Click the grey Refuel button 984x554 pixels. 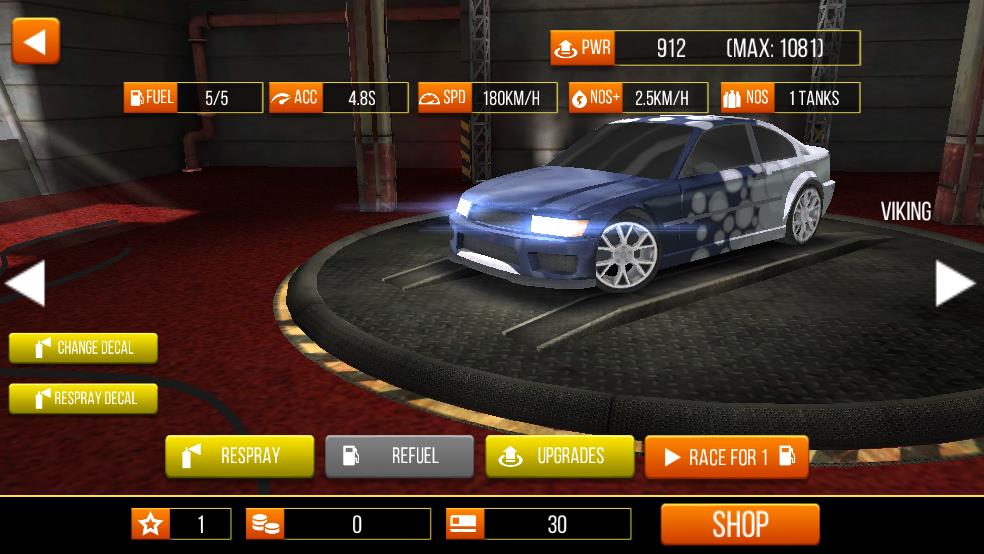click(399, 456)
